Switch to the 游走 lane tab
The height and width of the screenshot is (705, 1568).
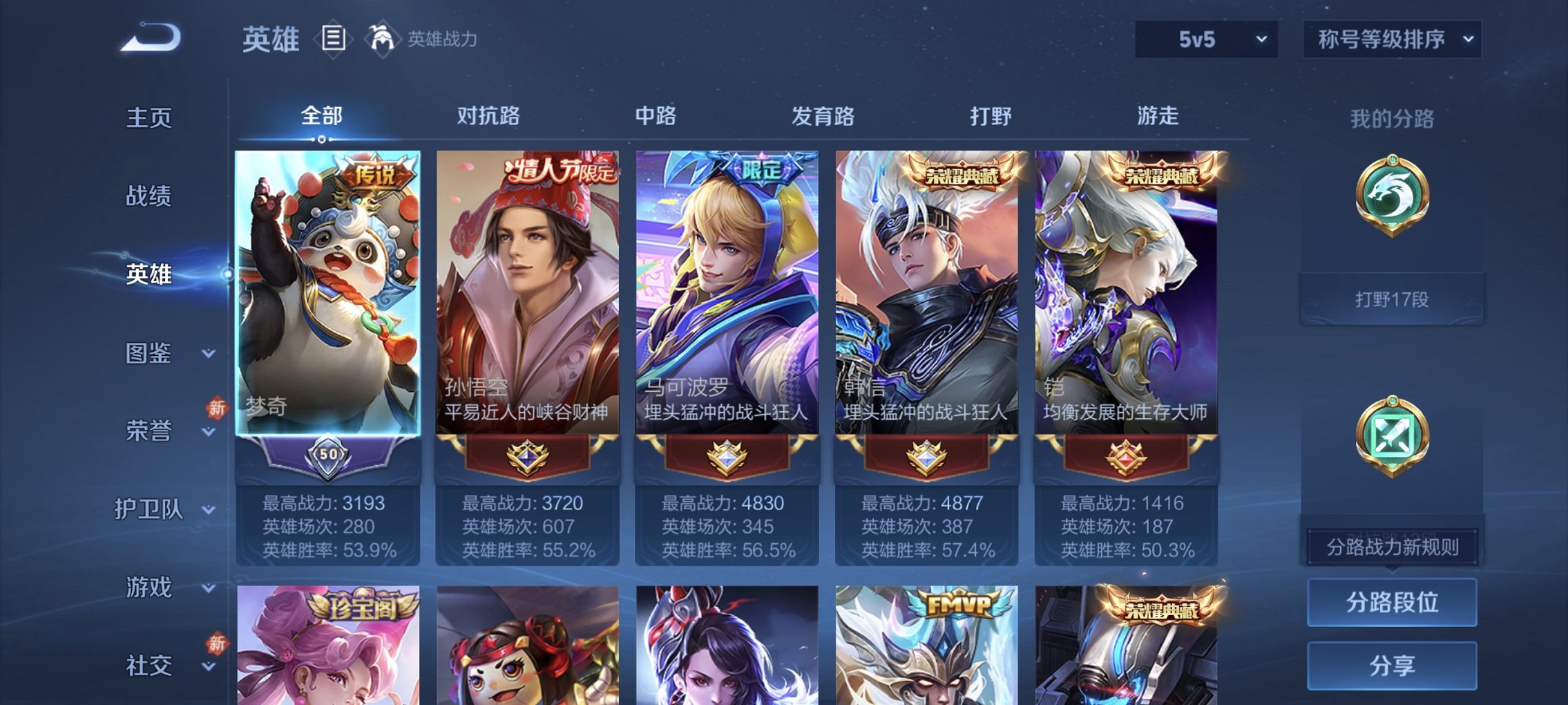click(1159, 117)
